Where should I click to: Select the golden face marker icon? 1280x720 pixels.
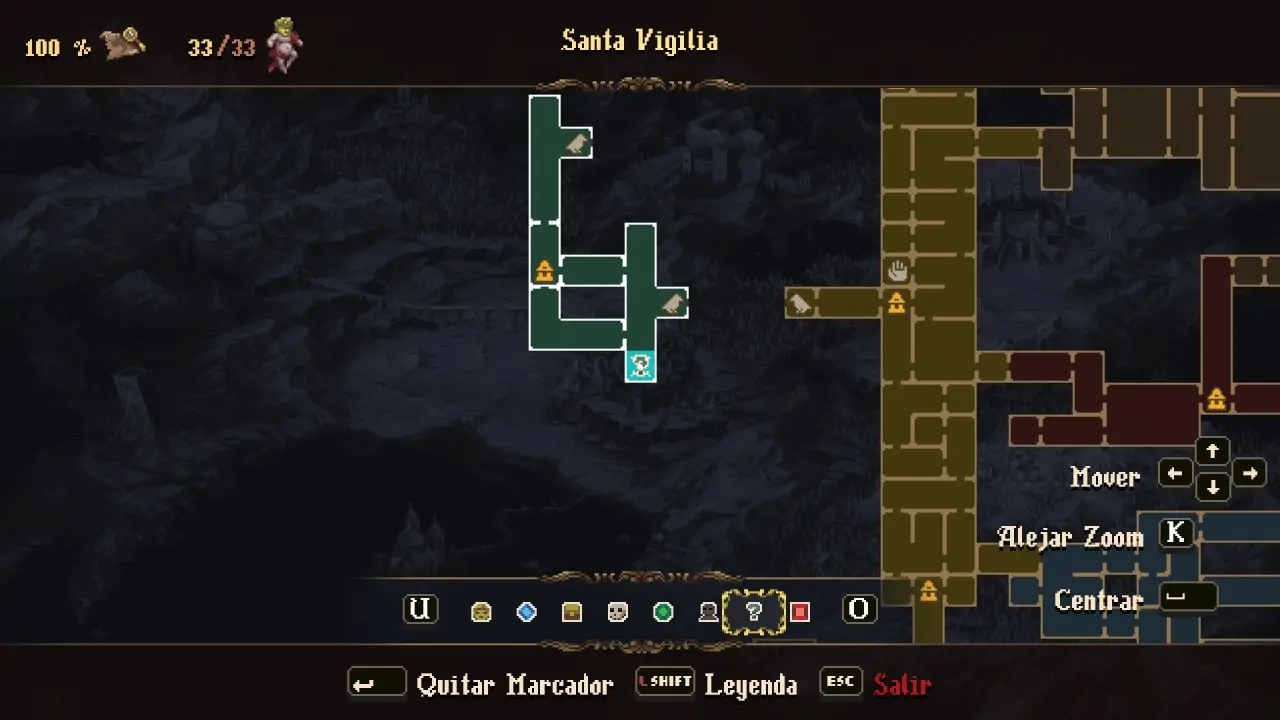pyautogui.click(x=481, y=612)
